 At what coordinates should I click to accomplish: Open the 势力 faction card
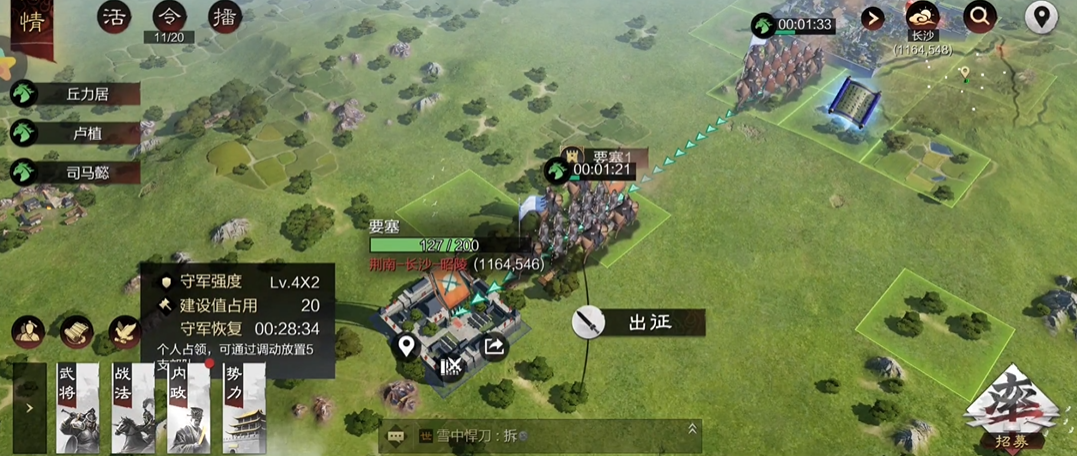pyautogui.click(x=244, y=407)
